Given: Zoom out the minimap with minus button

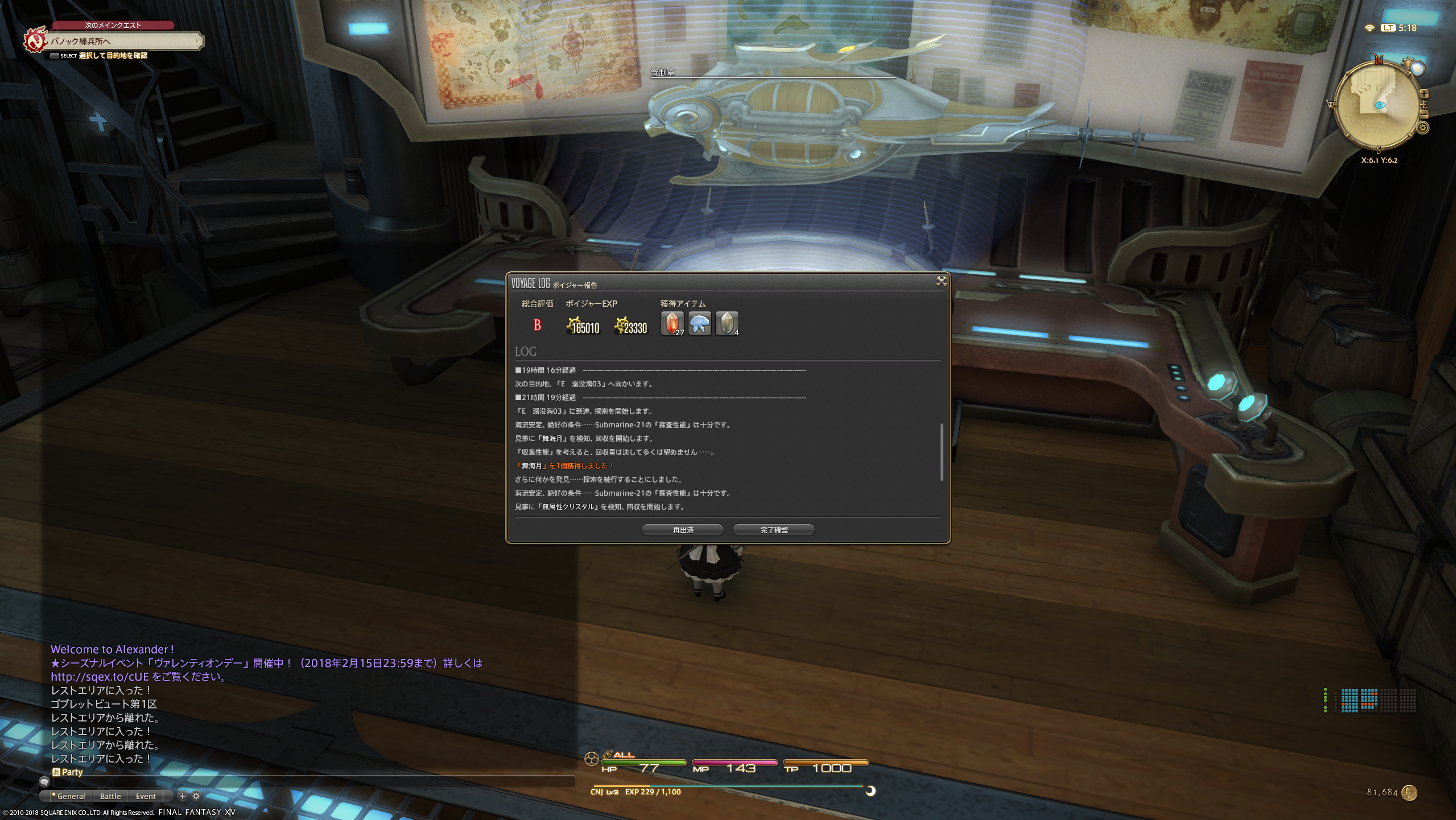Looking at the screenshot, I should pyautogui.click(x=1424, y=114).
